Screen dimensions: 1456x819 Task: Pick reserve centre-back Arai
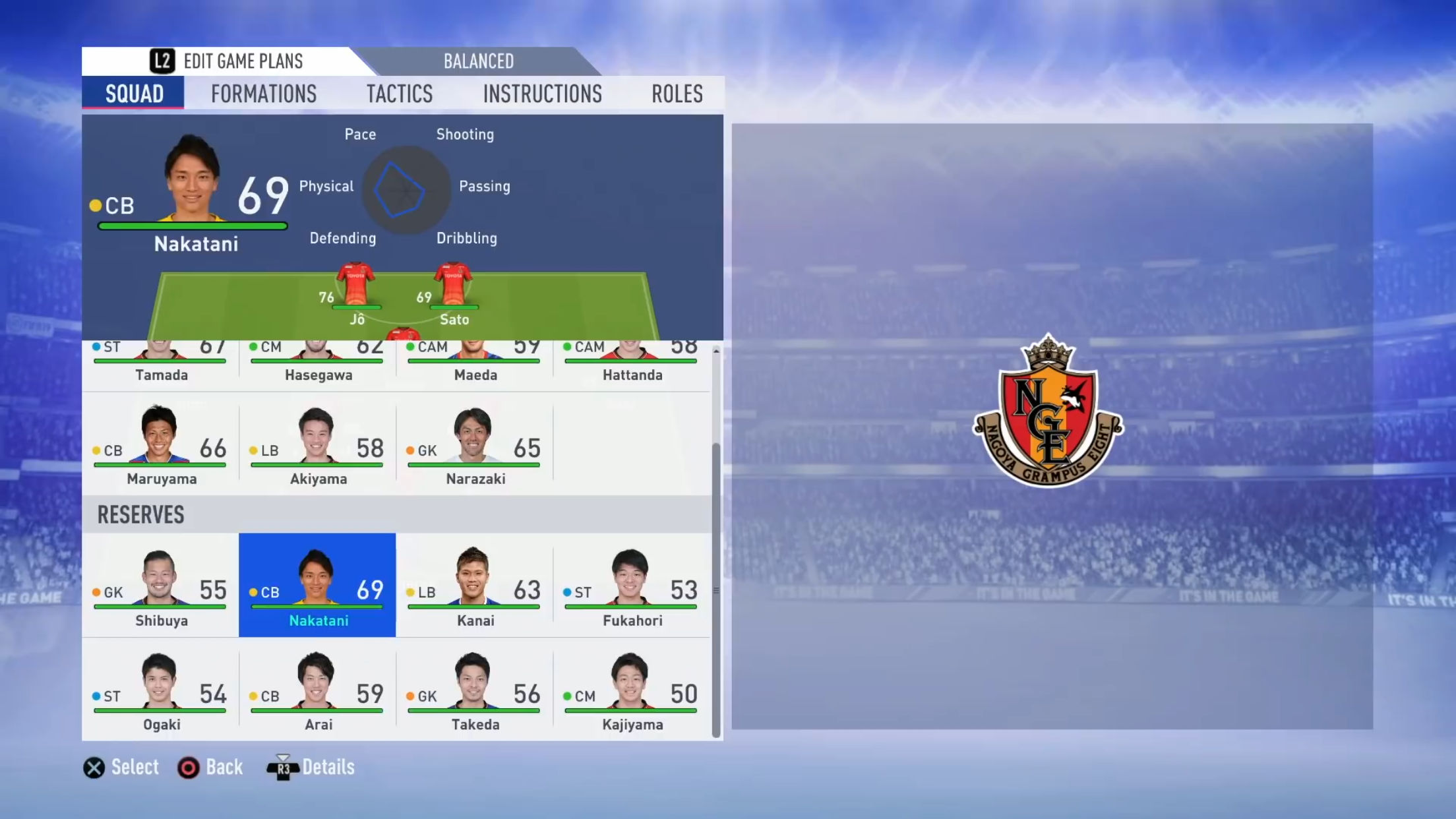click(x=317, y=689)
